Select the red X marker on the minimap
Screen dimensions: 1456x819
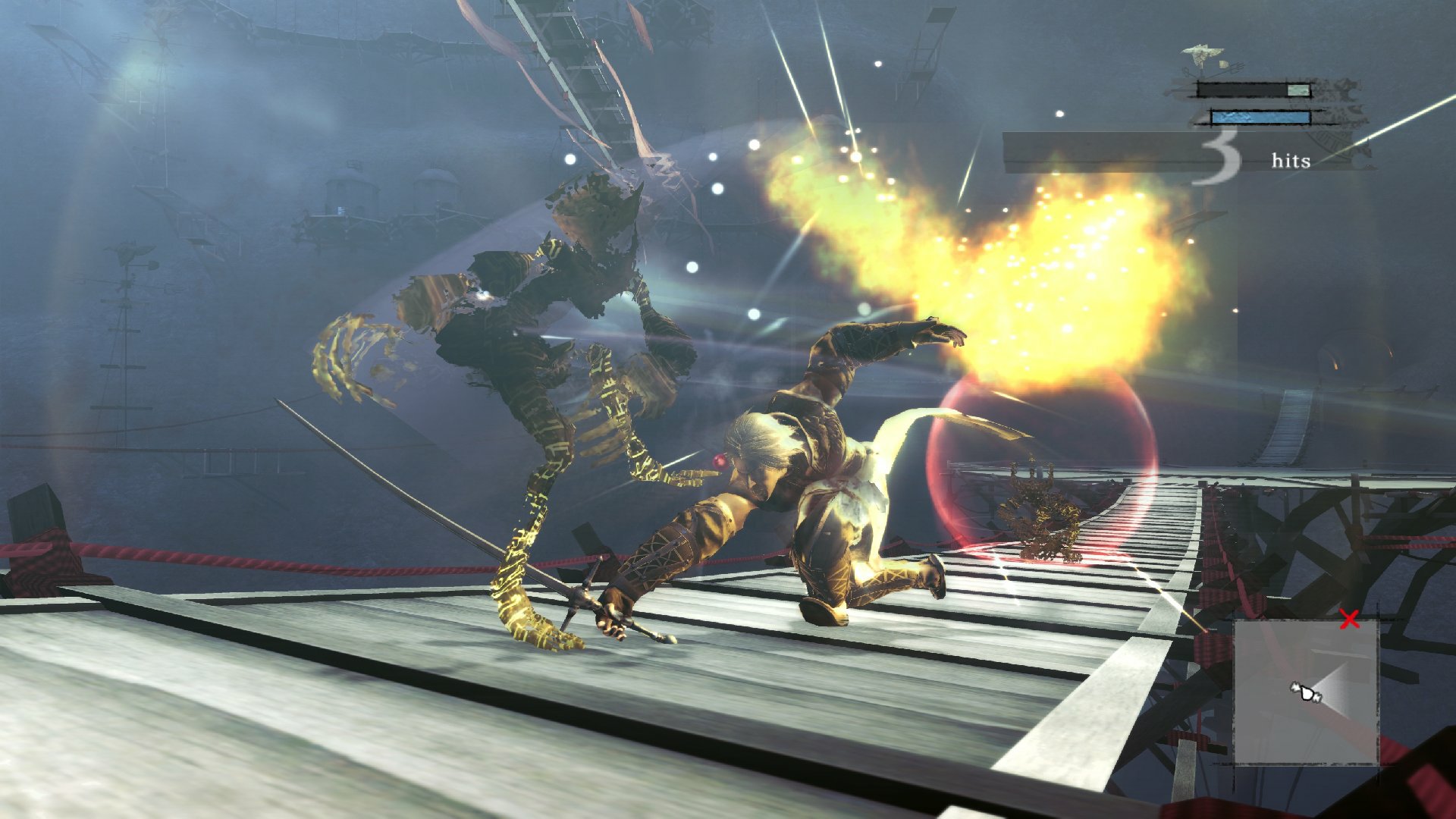click(x=1348, y=619)
